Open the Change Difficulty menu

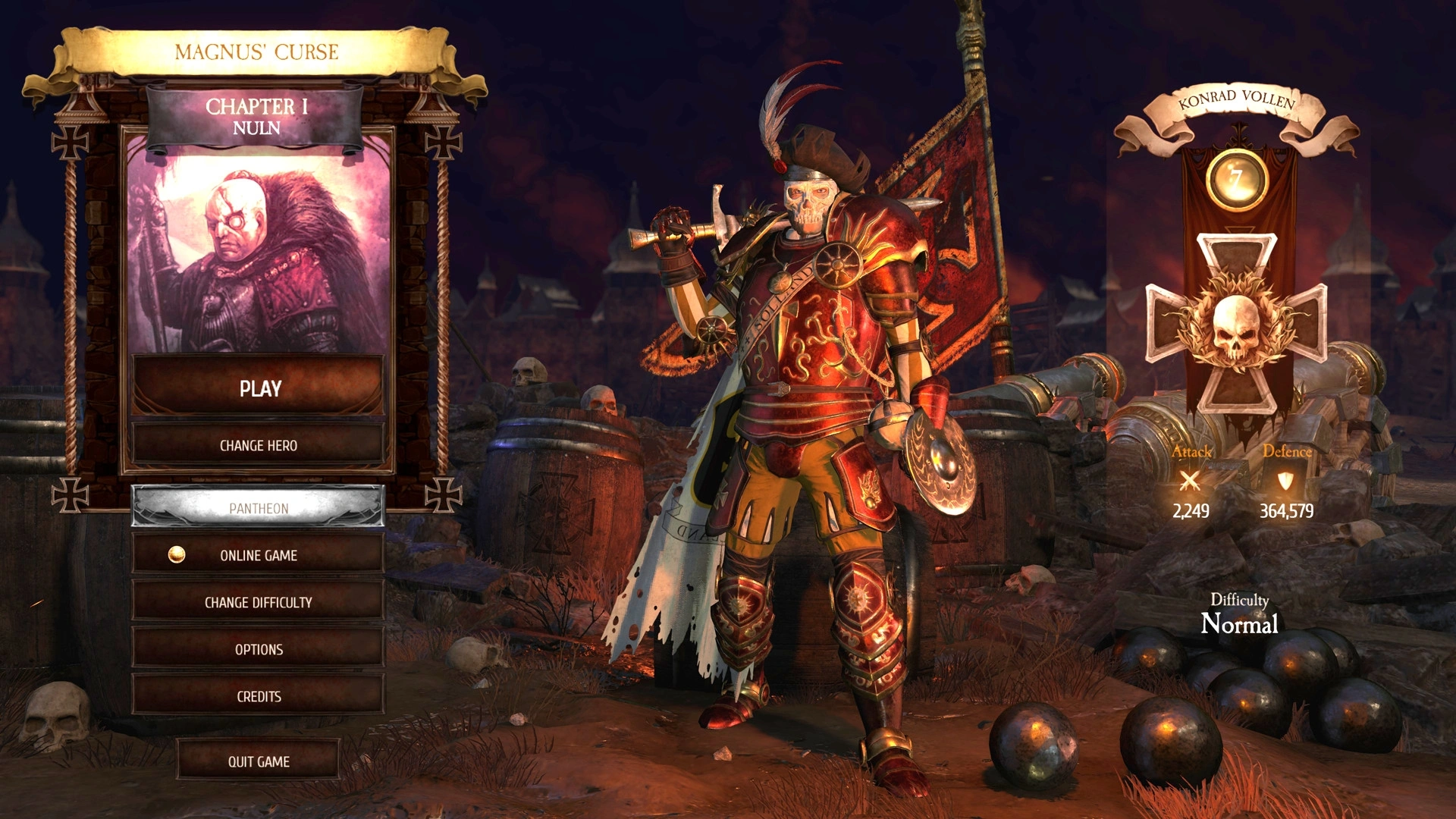click(259, 602)
